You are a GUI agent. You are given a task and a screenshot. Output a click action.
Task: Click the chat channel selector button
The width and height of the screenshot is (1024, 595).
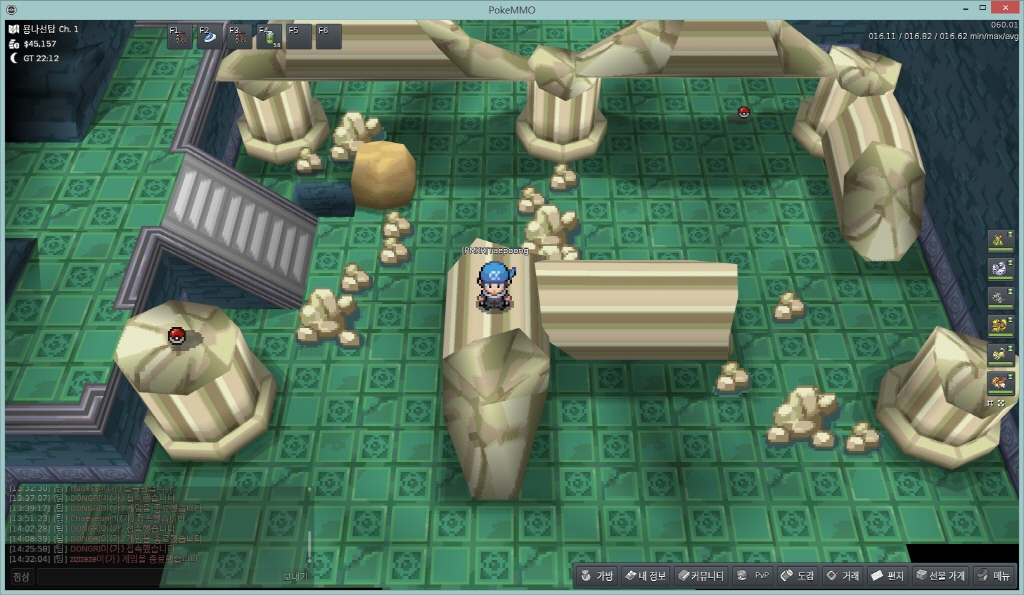pos(21,577)
